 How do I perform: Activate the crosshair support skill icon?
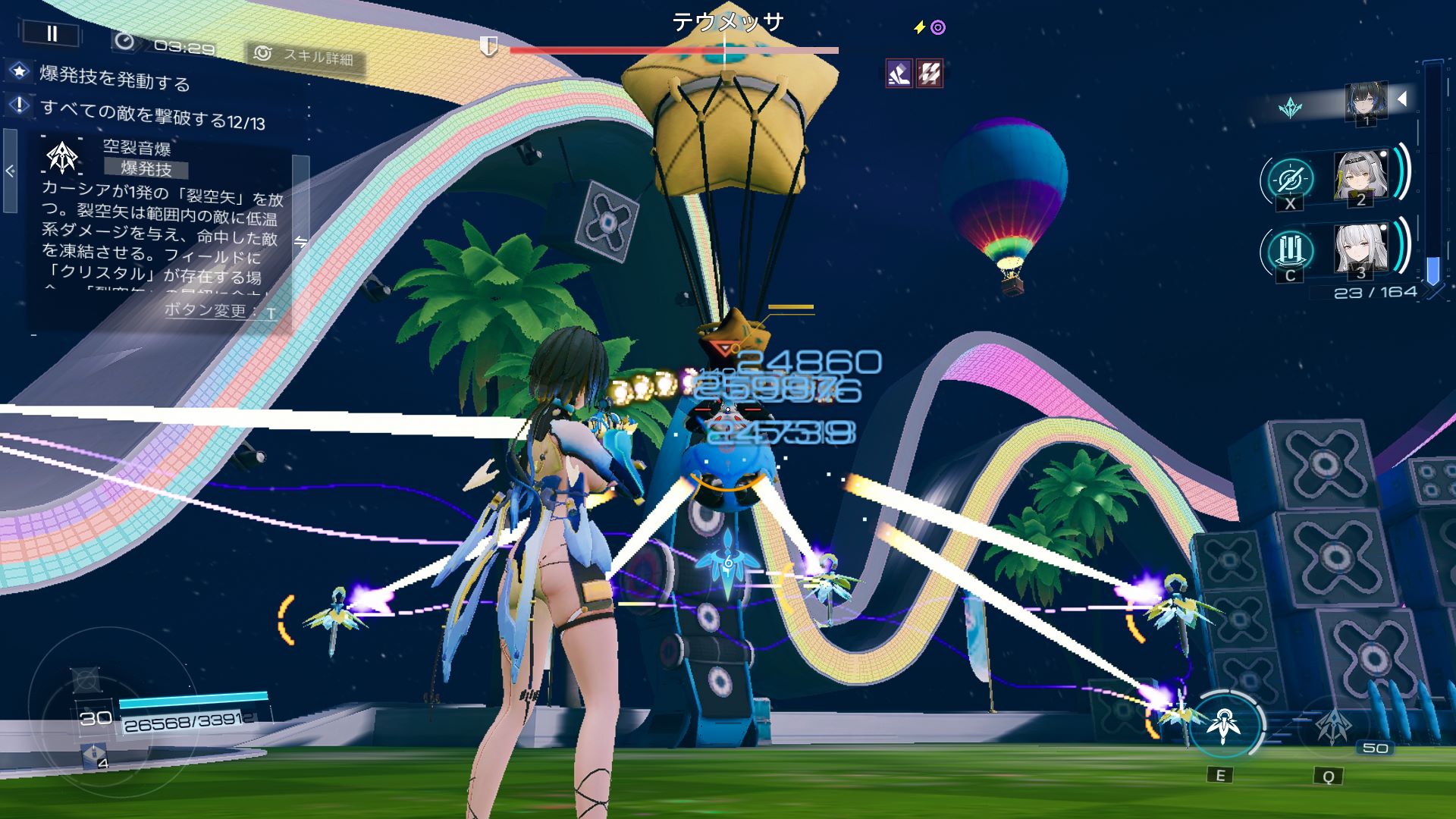(1289, 179)
